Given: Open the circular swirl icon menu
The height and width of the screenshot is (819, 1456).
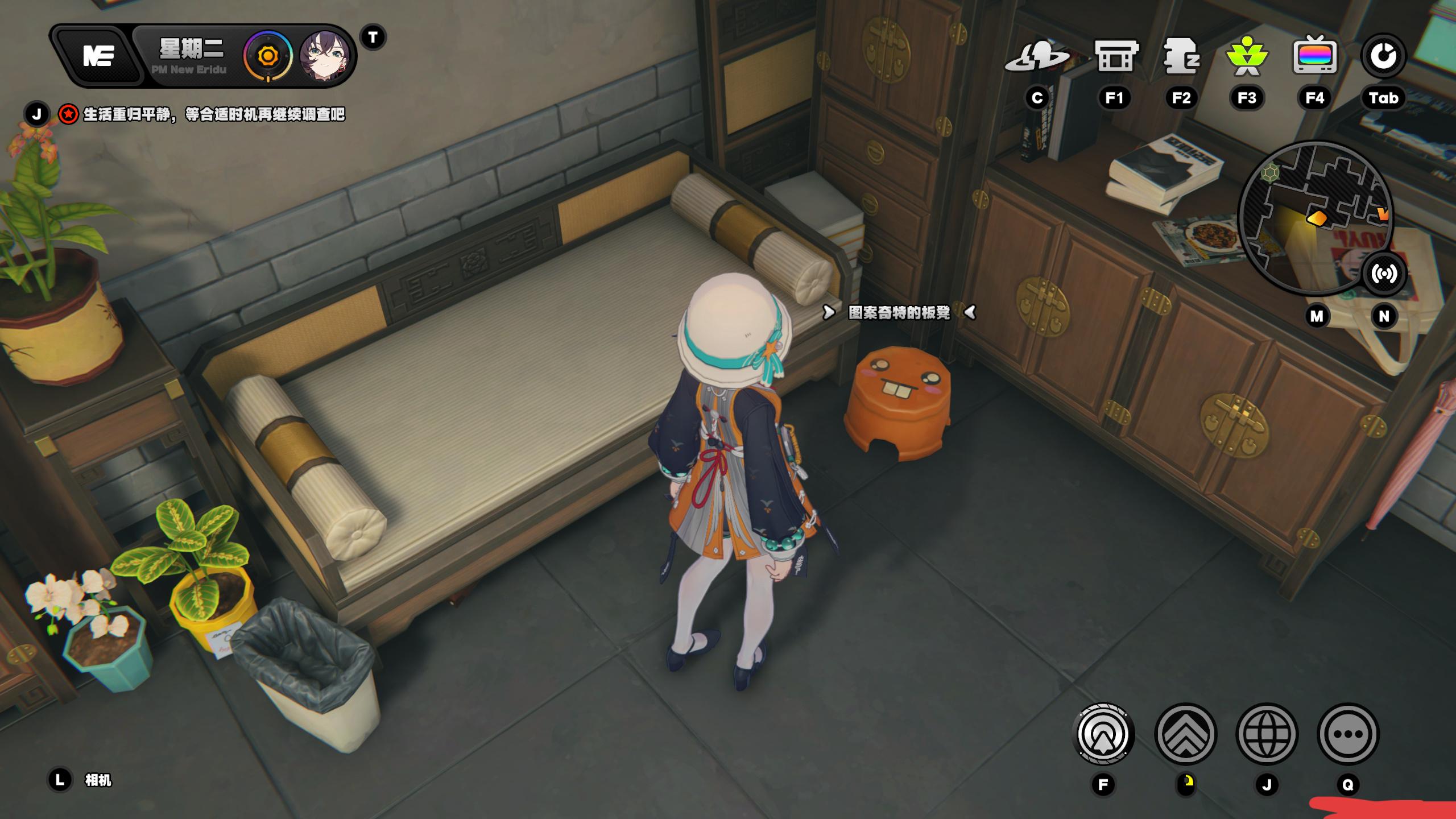Looking at the screenshot, I should tap(1383, 57).
